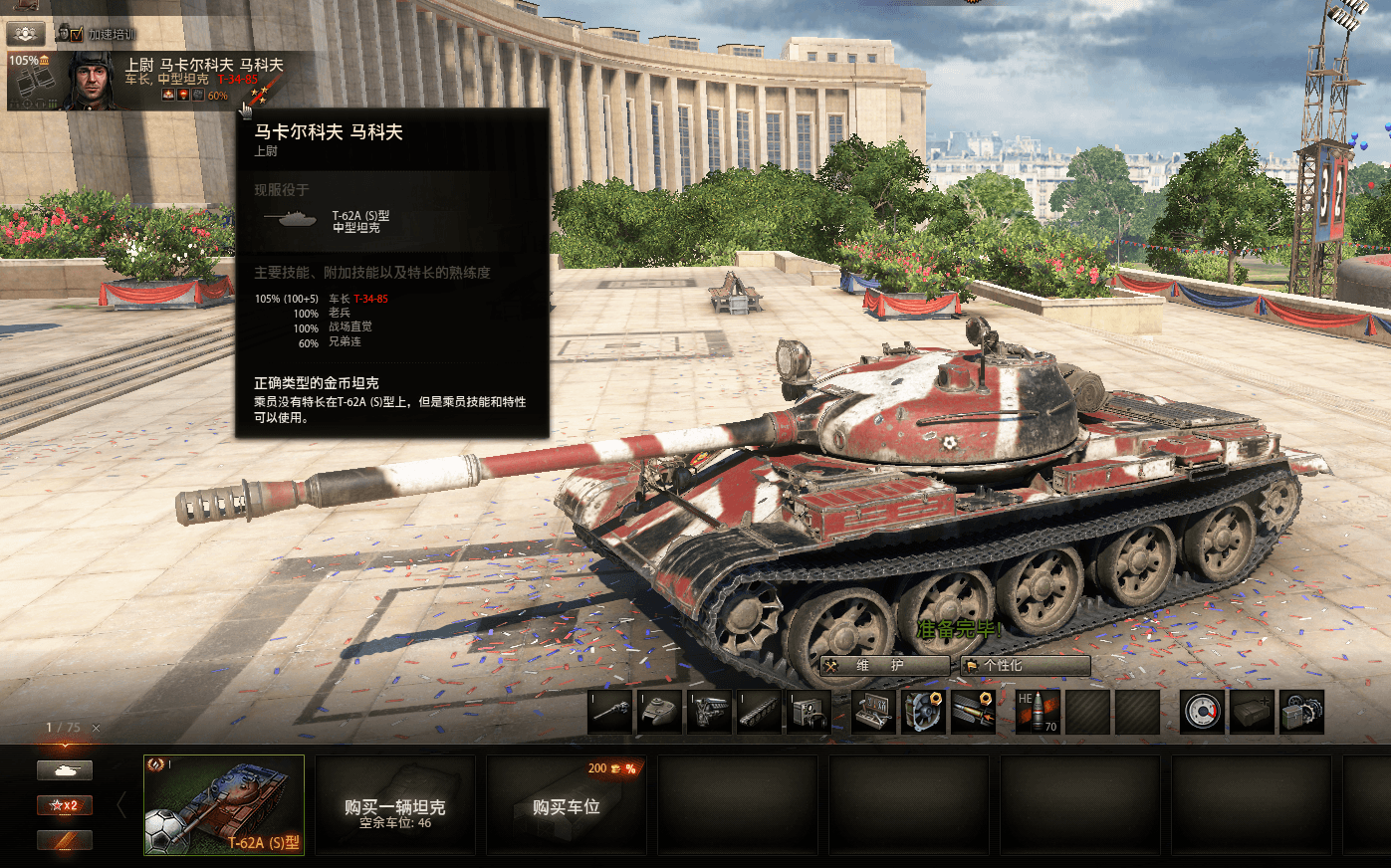Choose 购买车位 to buy a garage slot
The image size is (1391, 868).
(566, 804)
